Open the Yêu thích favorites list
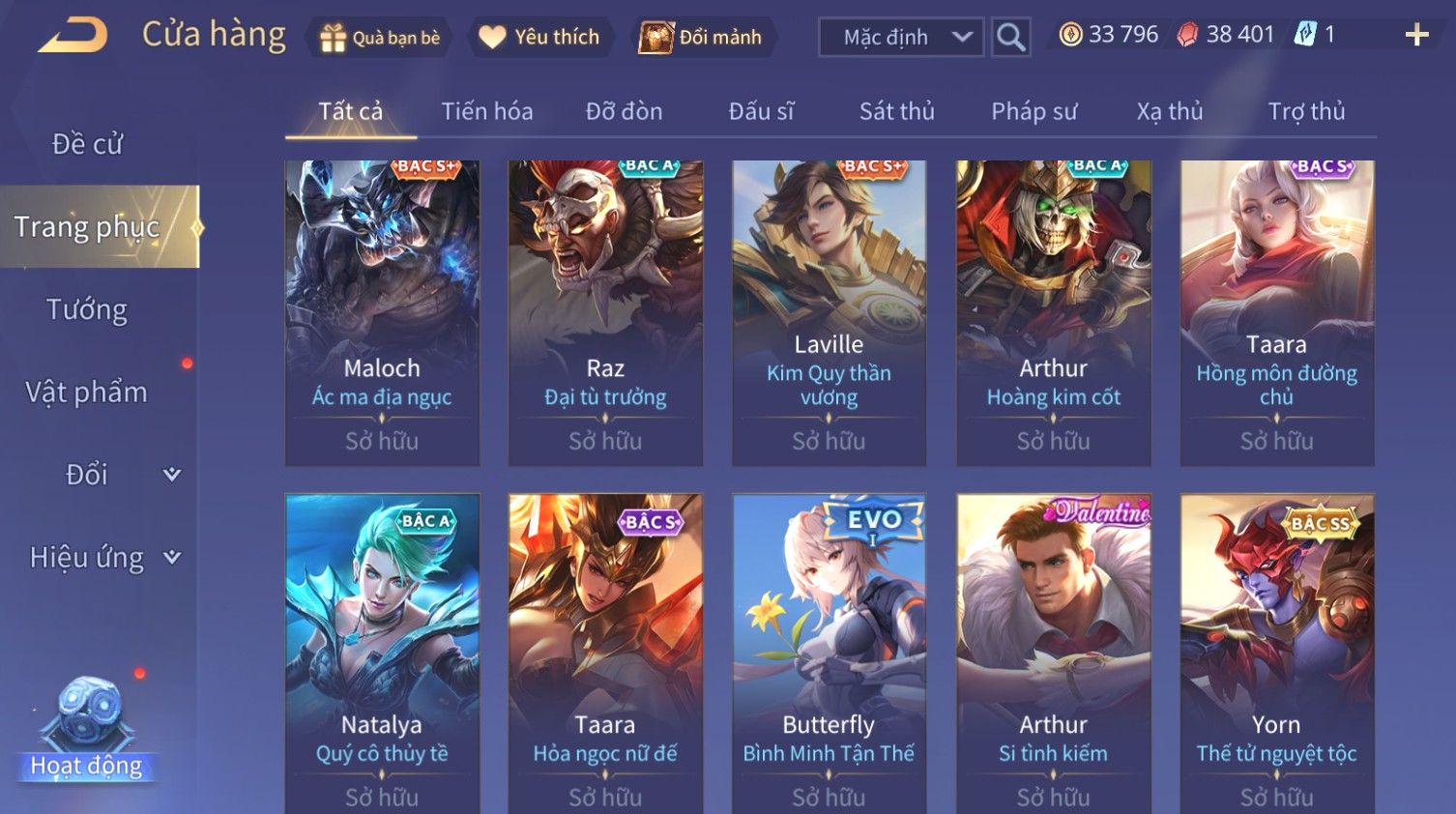Viewport: 1456px width, 814px height. 540,38
